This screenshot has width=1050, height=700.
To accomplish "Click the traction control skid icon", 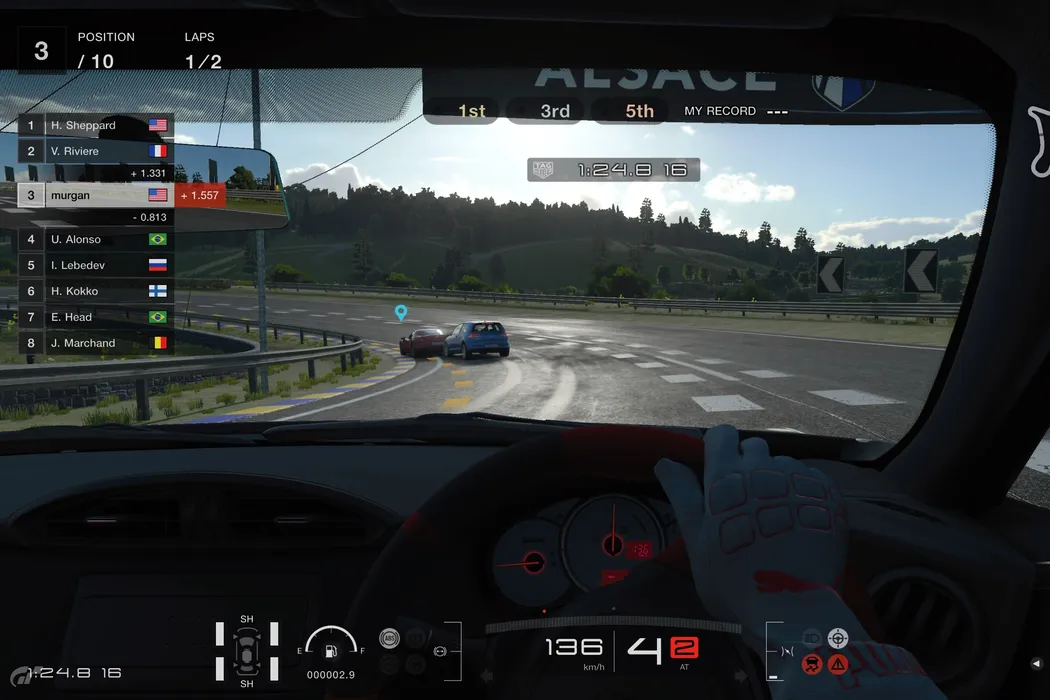I will click(812, 663).
